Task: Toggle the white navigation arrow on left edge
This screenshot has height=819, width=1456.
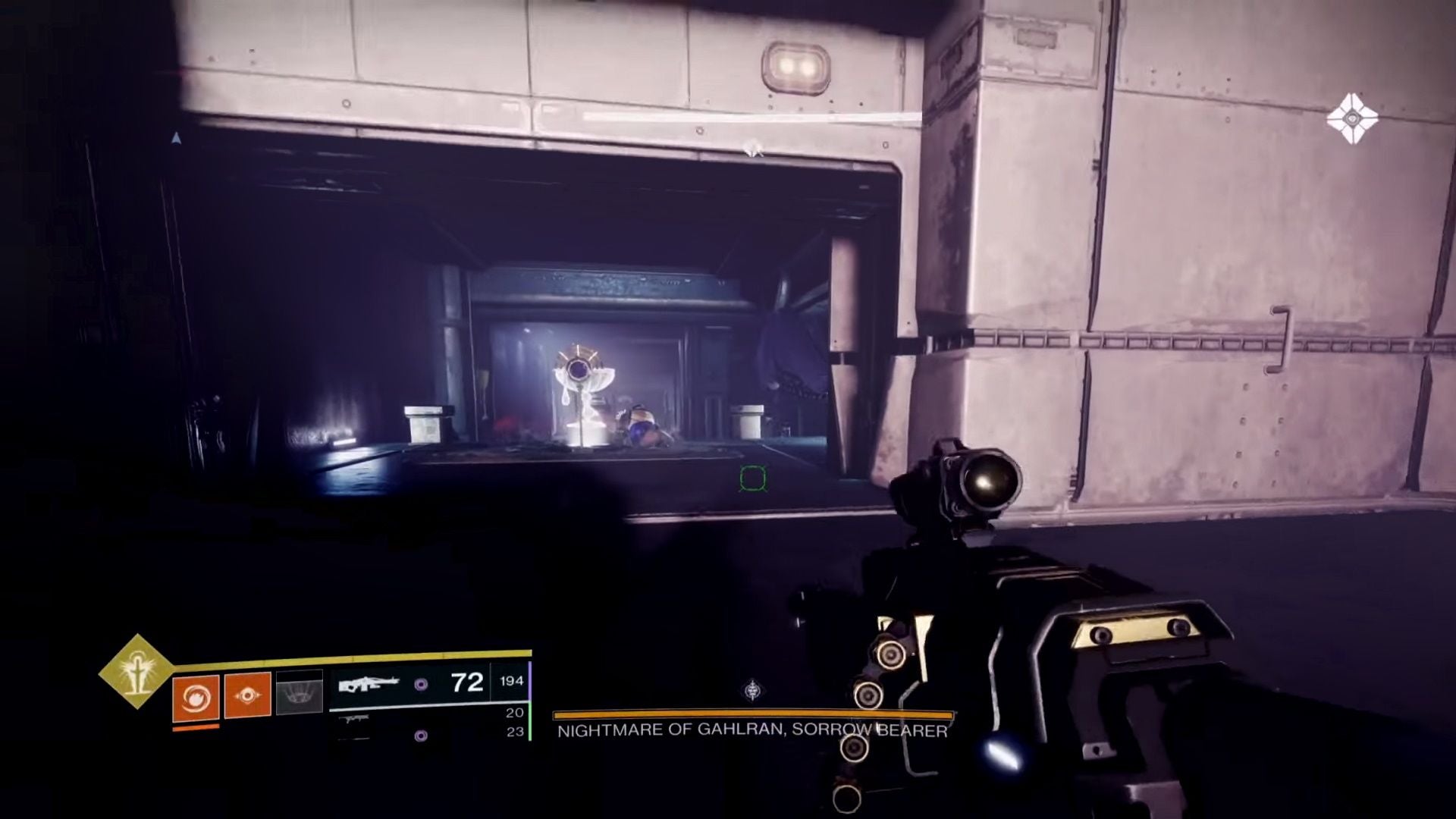Action: [x=177, y=138]
